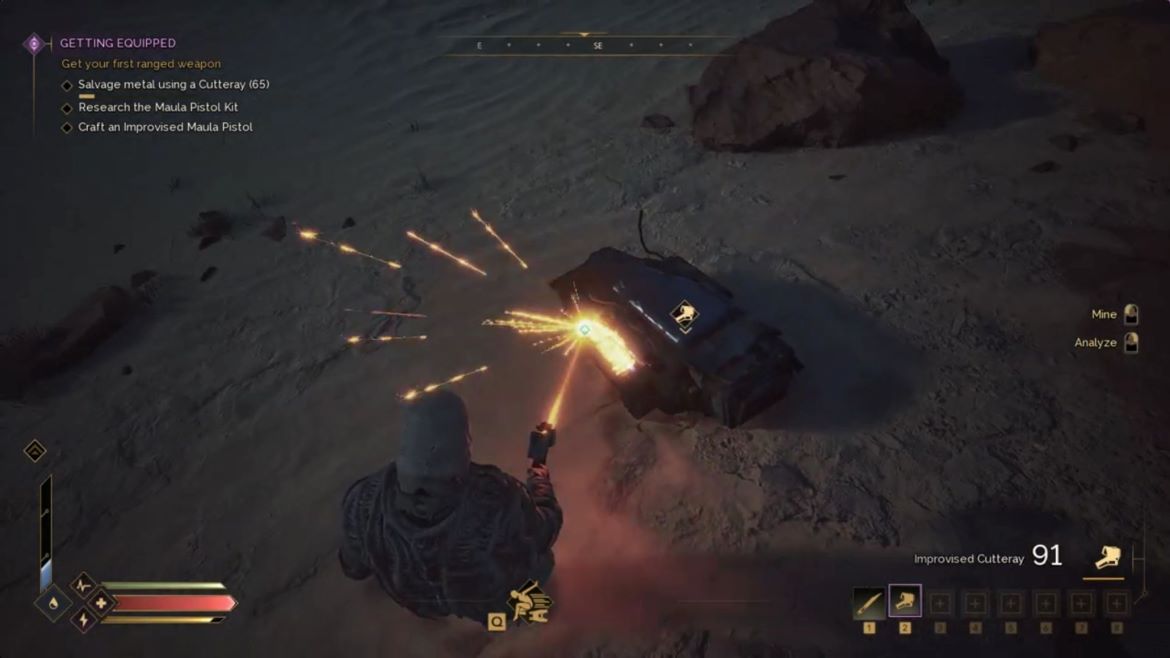Screen dimensions: 1170x658
Task: Click the compass bar heading strip
Action: (584, 45)
